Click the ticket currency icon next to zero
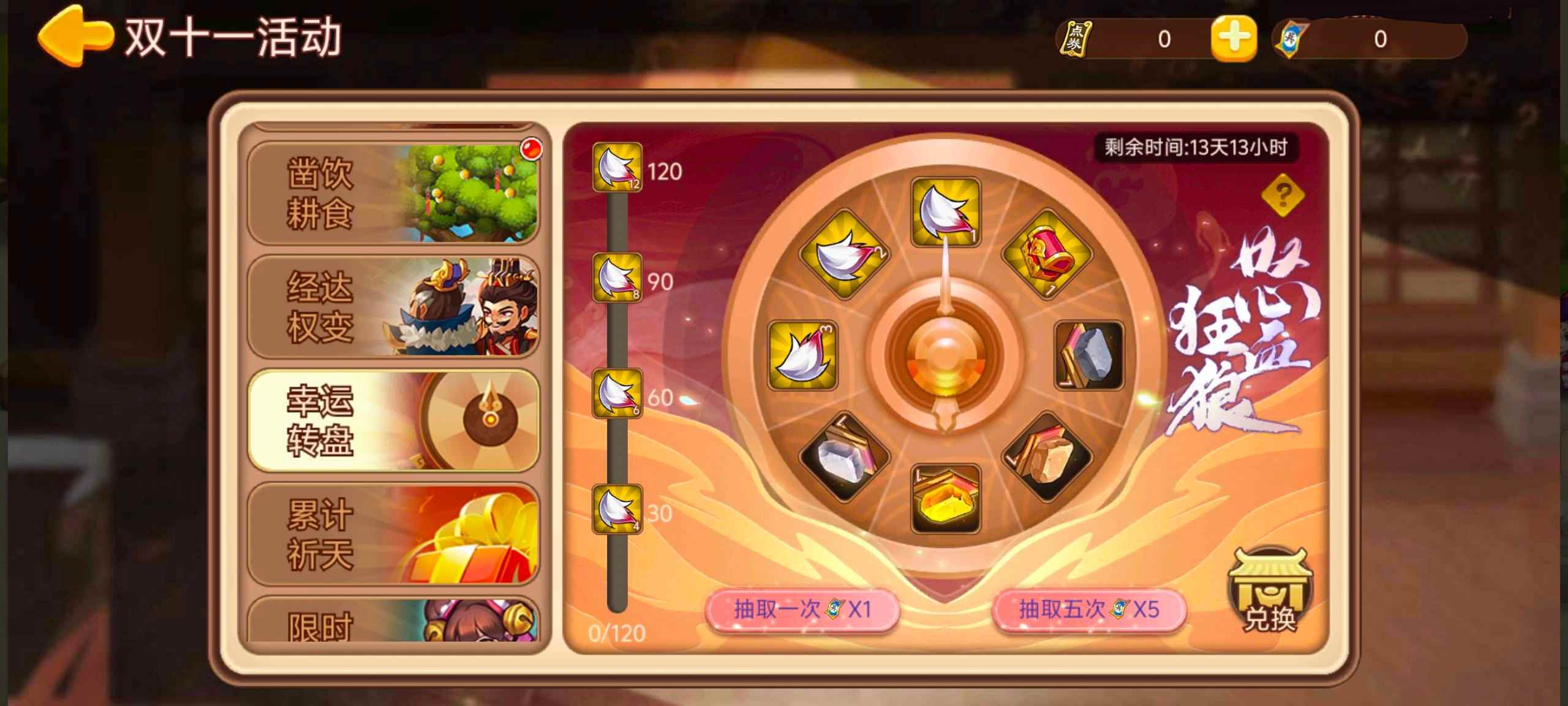The height and width of the screenshot is (706, 1568). 1289,38
